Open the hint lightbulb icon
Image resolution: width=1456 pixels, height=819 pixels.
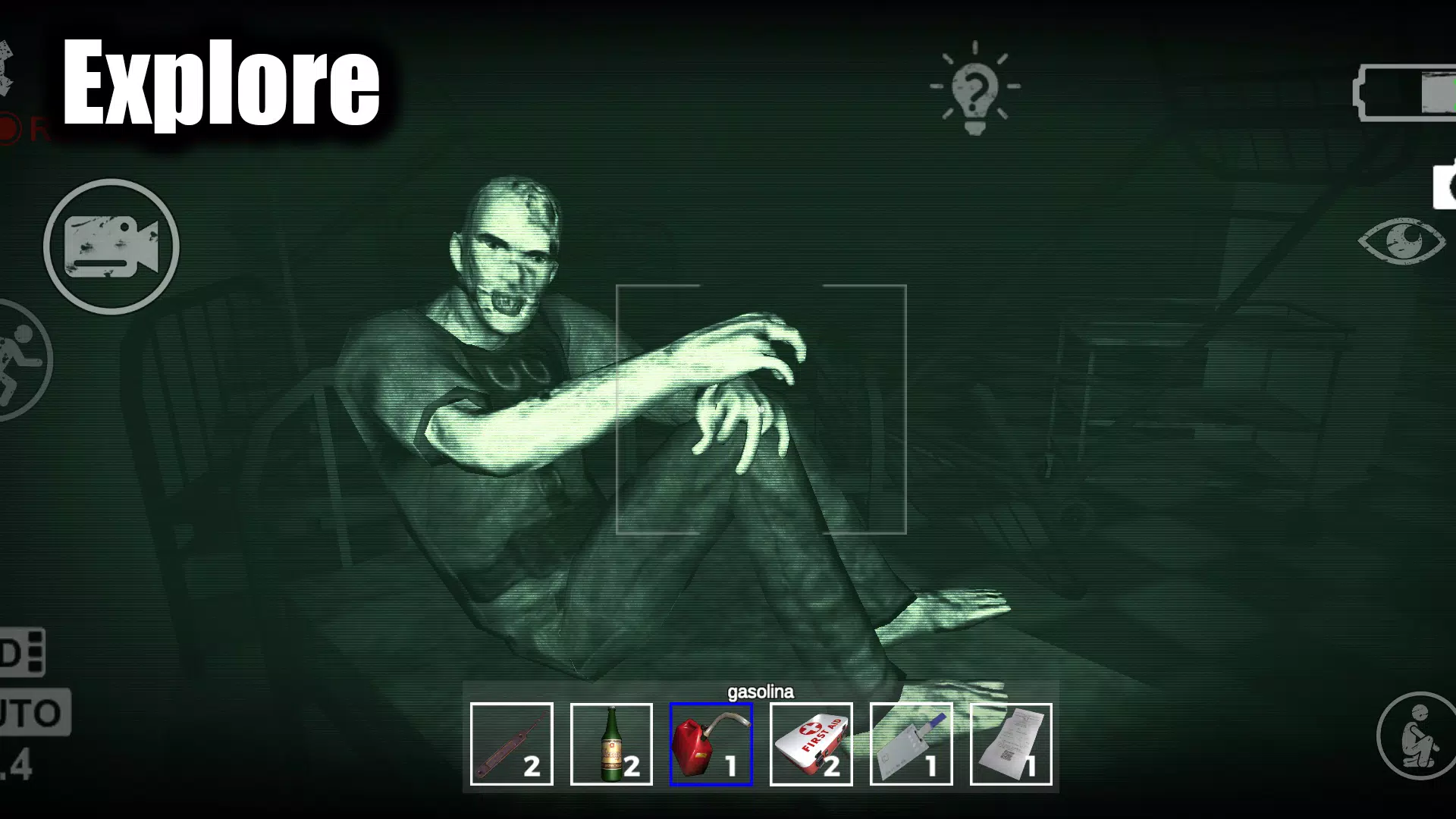974,87
